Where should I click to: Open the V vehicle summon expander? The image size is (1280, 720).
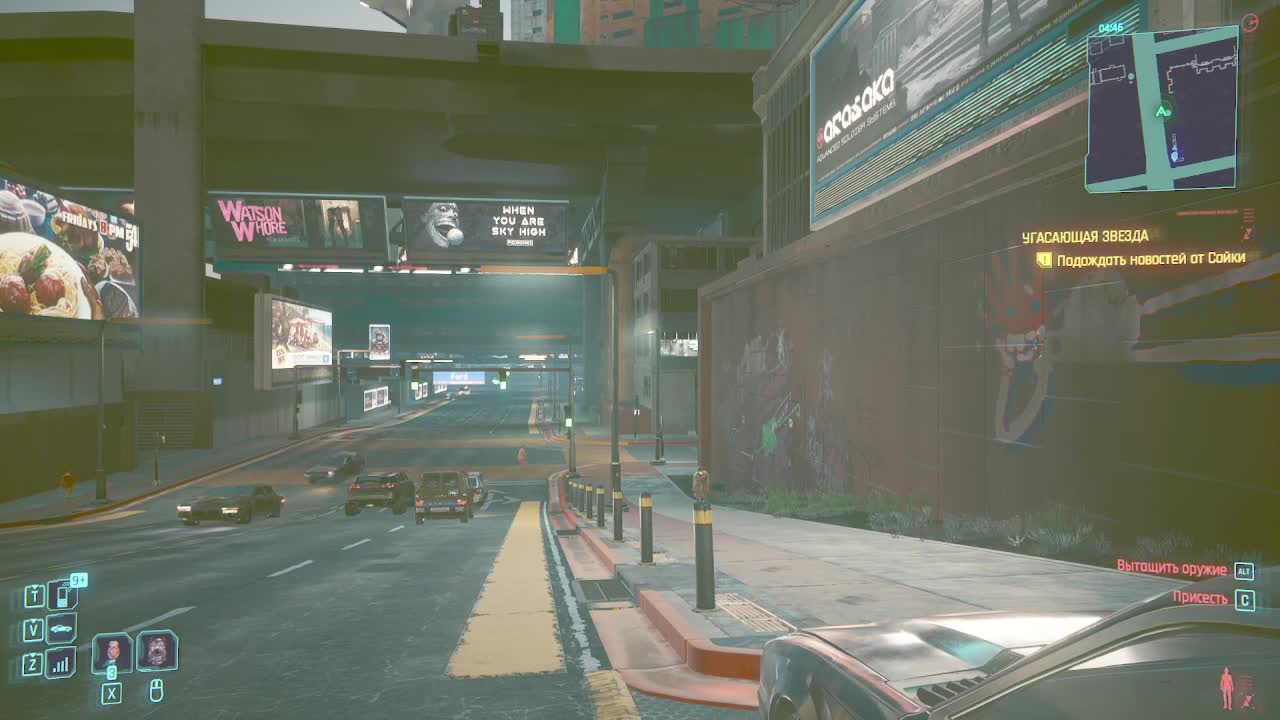(x=33, y=628)
